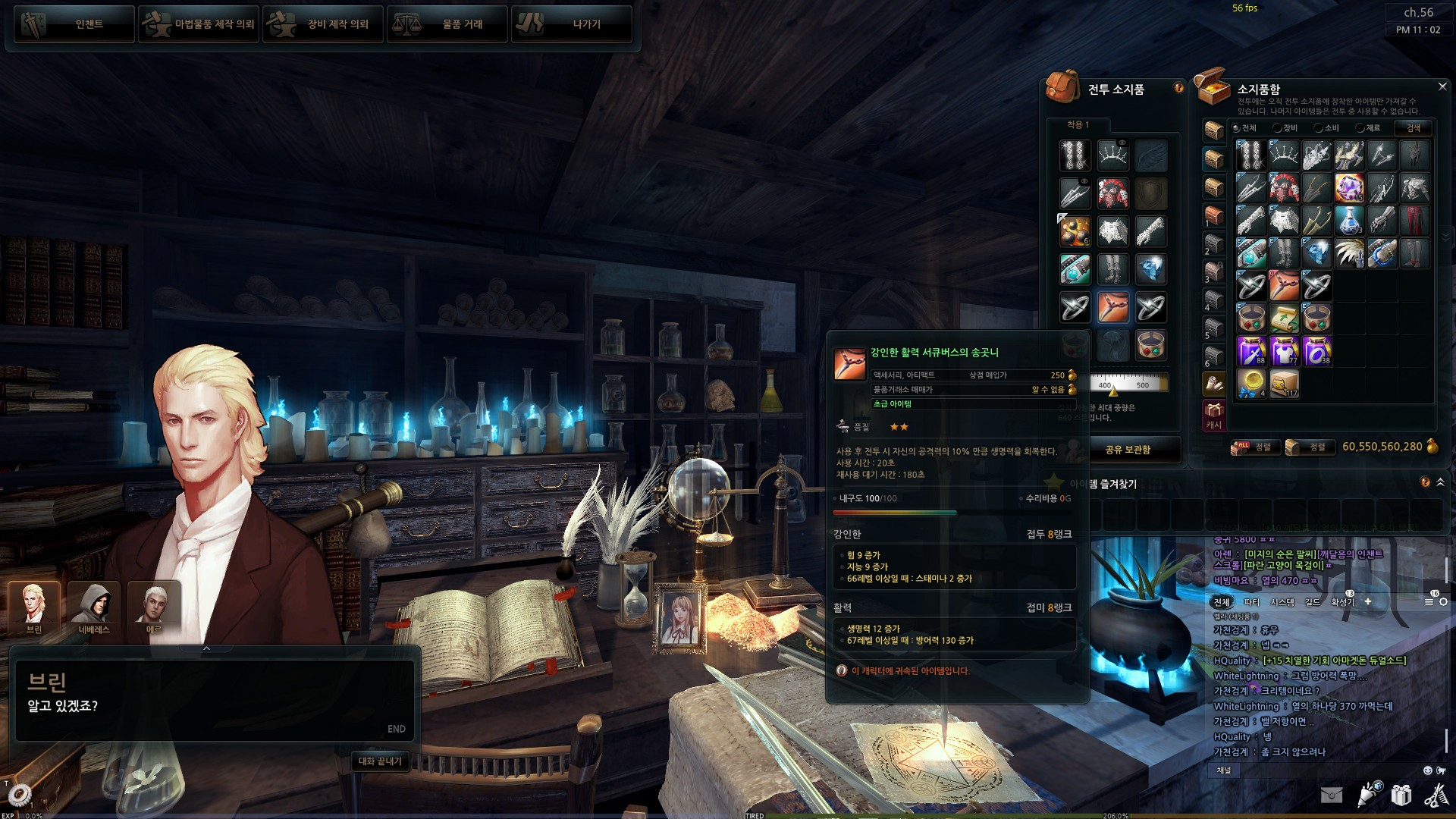
Task: Choose the 메르 NPC portrait
Action: click(x=154, y=608)
